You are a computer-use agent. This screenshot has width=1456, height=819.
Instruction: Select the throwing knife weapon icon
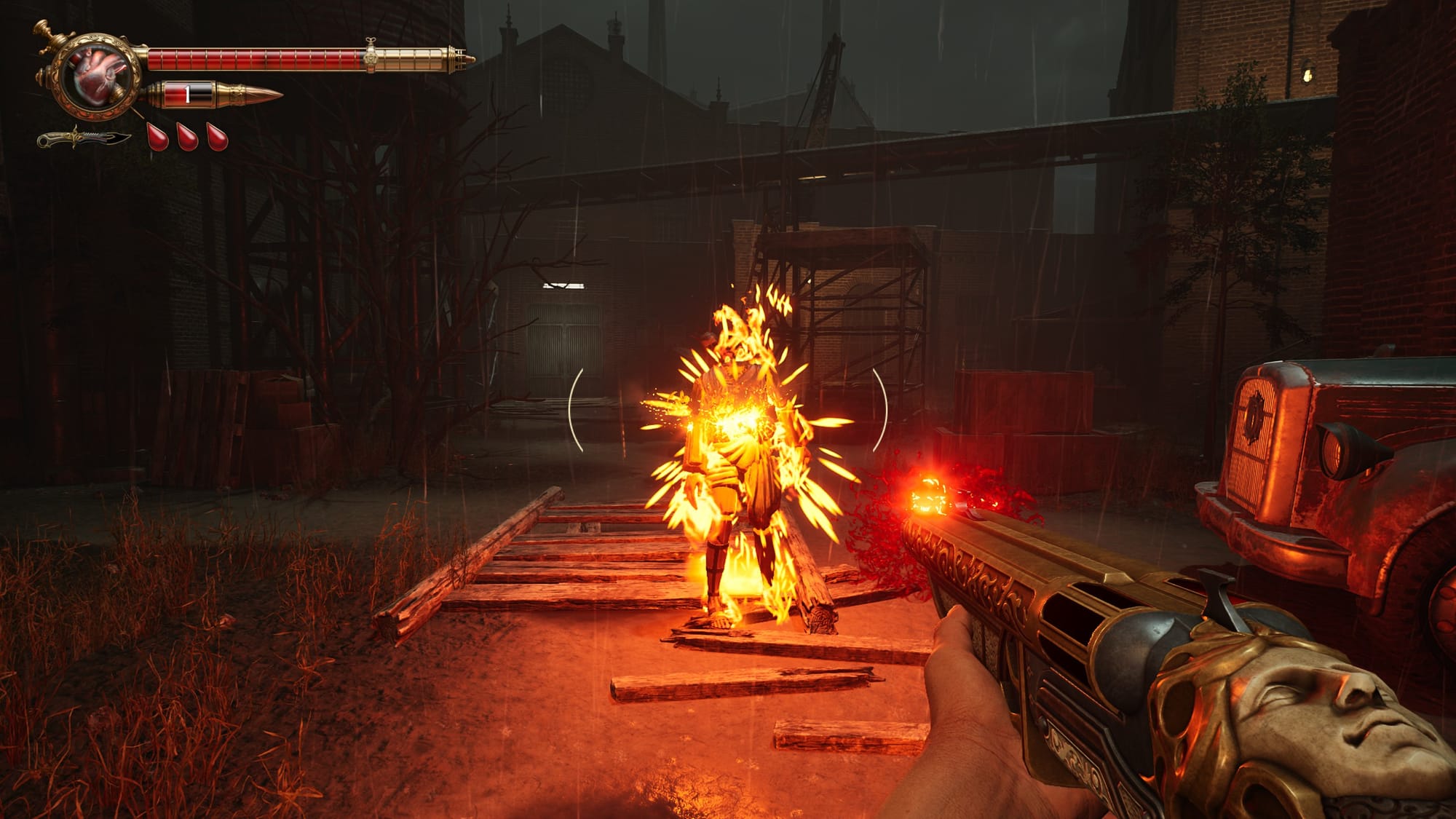tap(84, 137)
